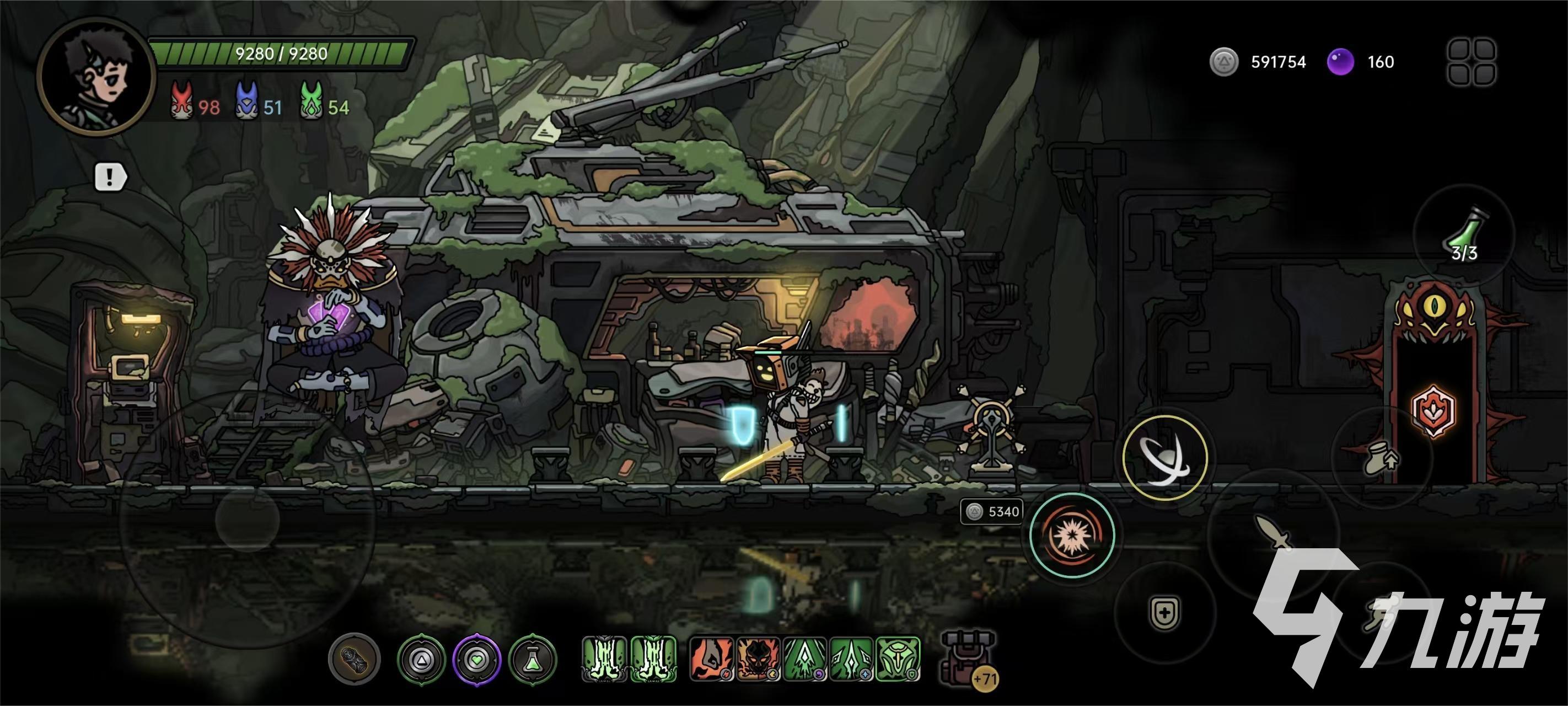Image resolution: width=1568 pixels, height=706 pixels.
Task: Tap the purple orb currency icon
Action: click(1340, 62)
